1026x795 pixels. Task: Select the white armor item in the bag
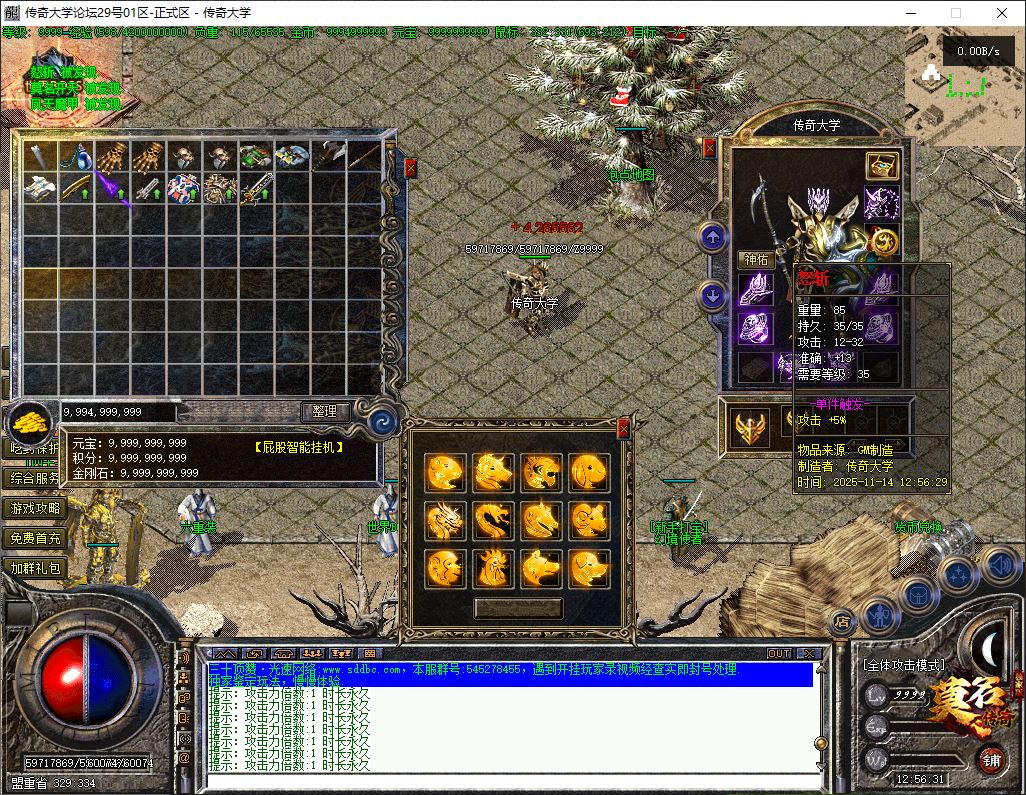click(39, 187)
